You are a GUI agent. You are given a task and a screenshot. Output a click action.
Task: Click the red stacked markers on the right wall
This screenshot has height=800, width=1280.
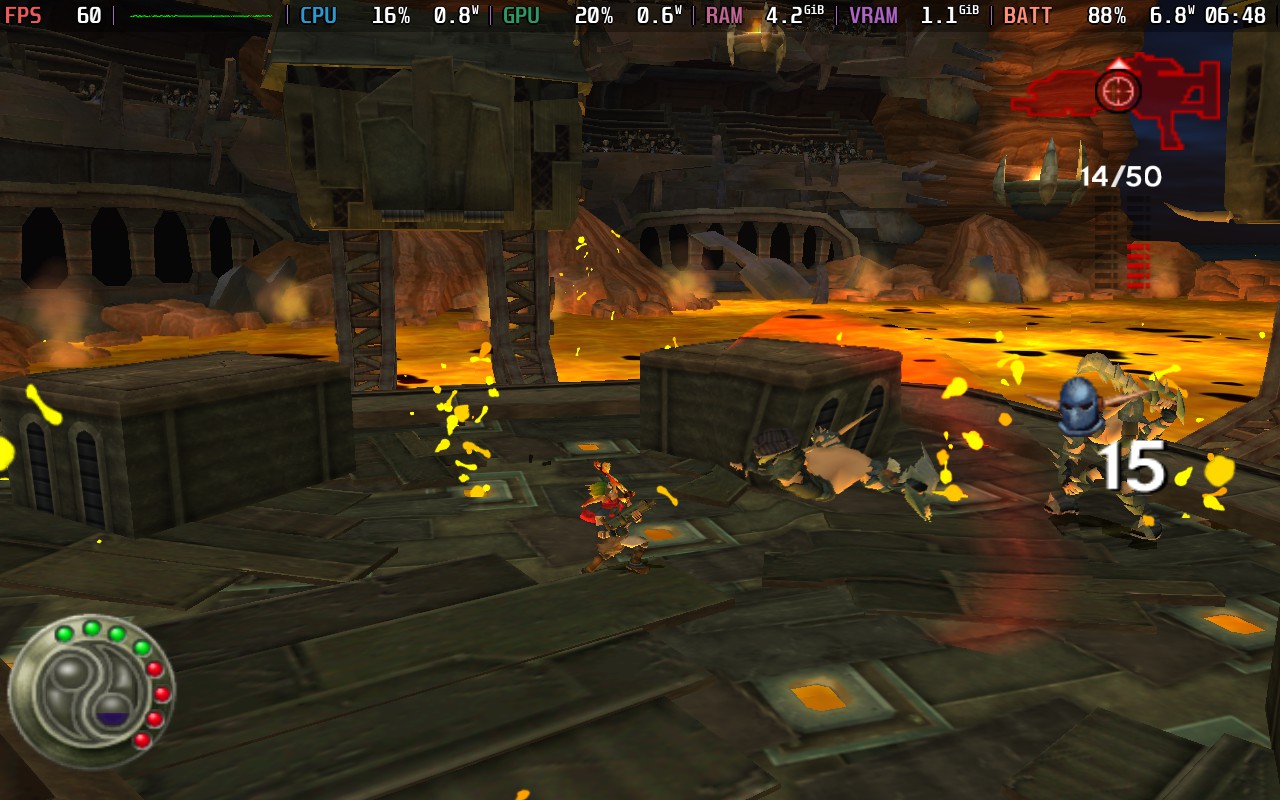point(1138,265)
